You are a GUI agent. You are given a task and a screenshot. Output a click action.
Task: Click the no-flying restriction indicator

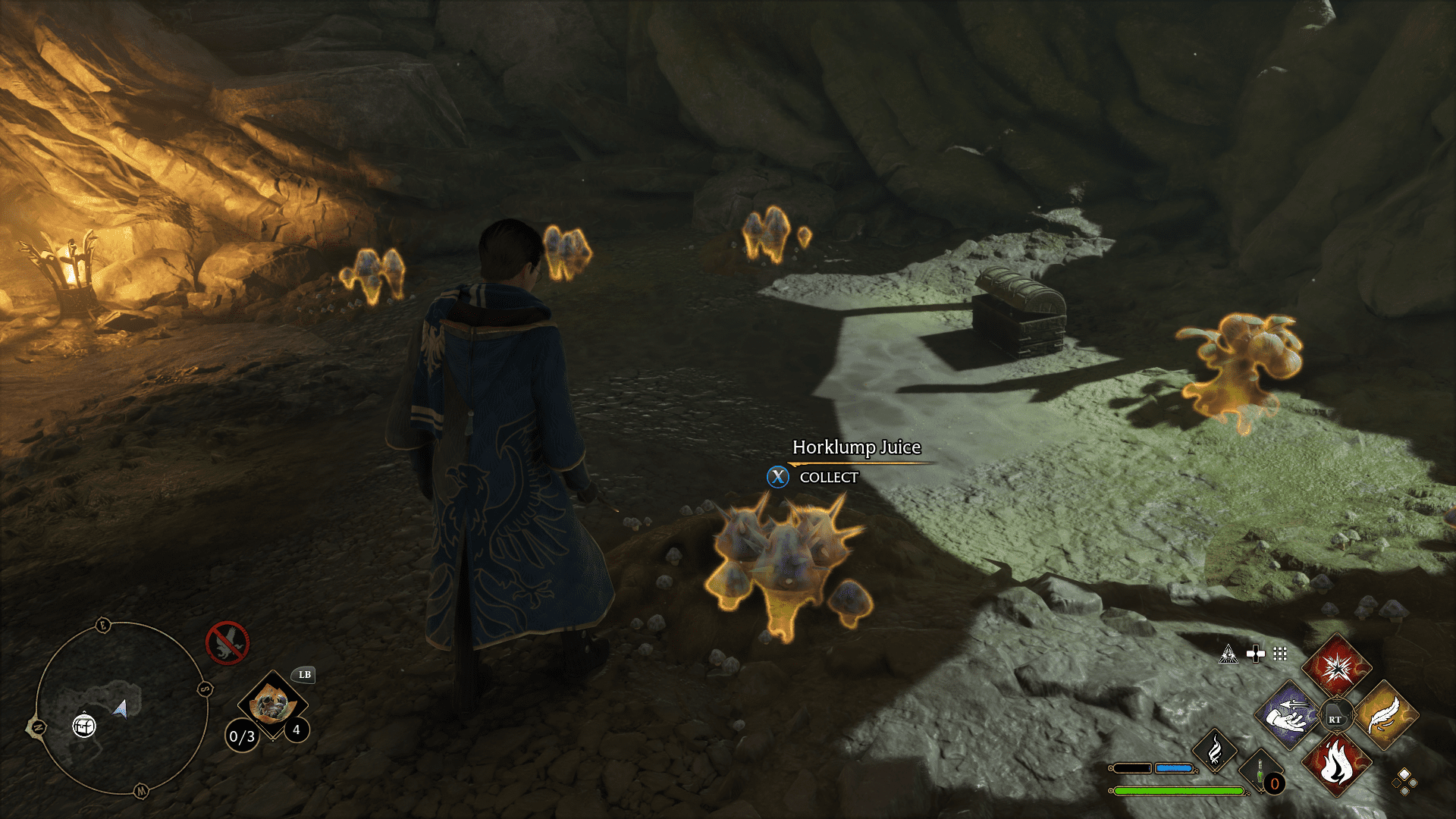pyautogui.click(x=227, y=642)
